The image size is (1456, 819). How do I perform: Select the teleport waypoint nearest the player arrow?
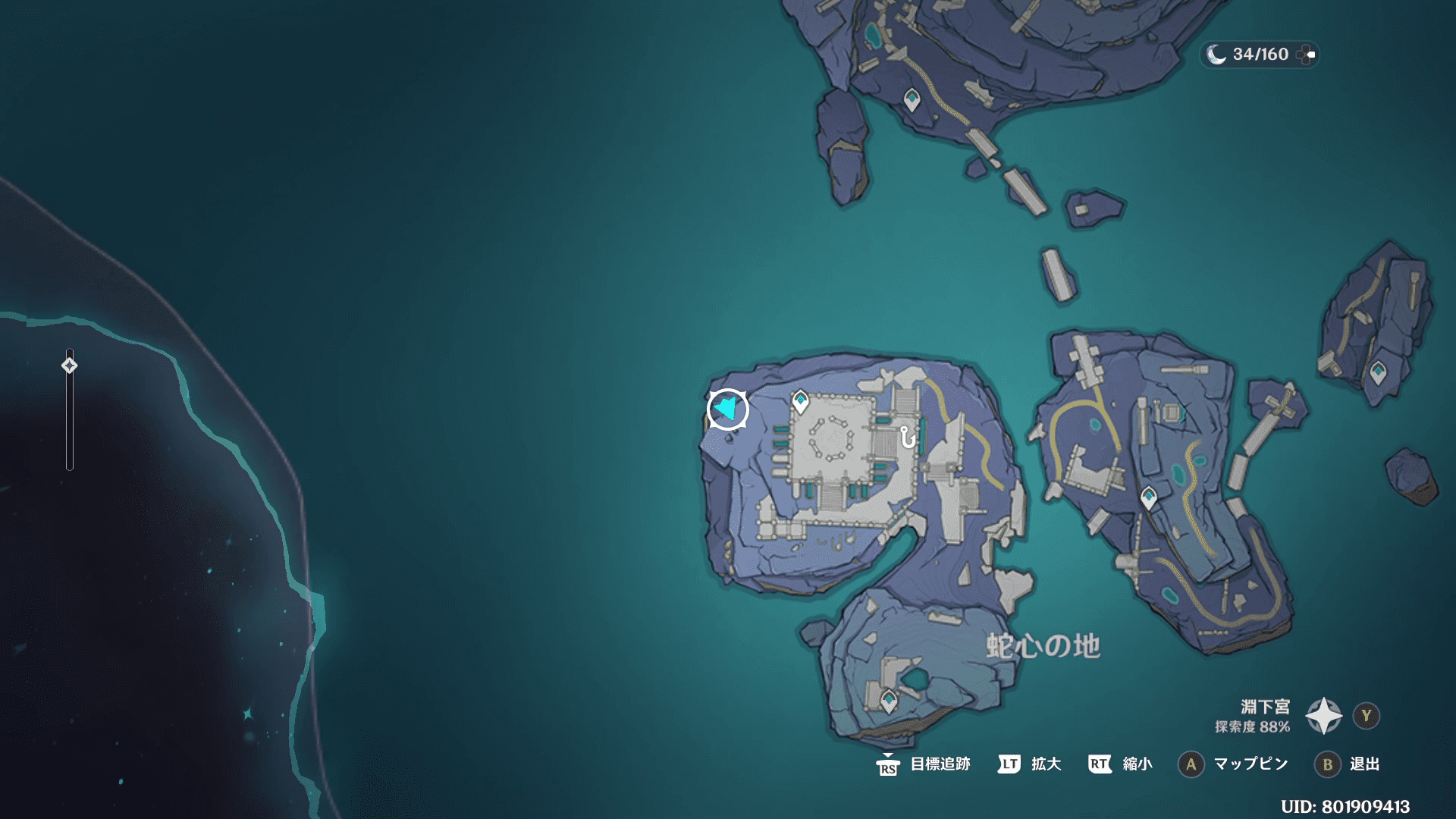(800, 401)
